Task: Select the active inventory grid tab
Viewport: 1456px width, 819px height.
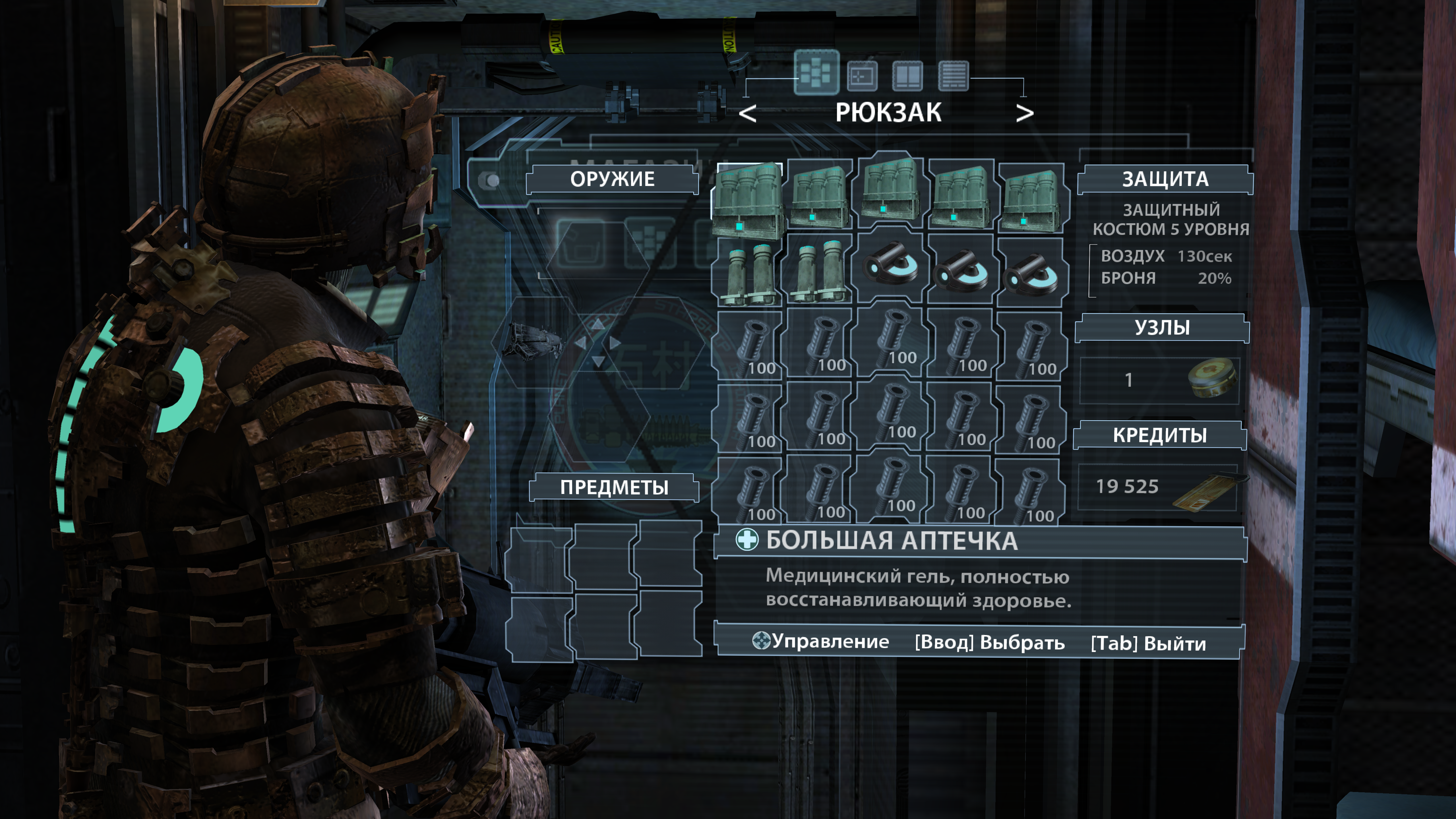Action: [816, 72]
